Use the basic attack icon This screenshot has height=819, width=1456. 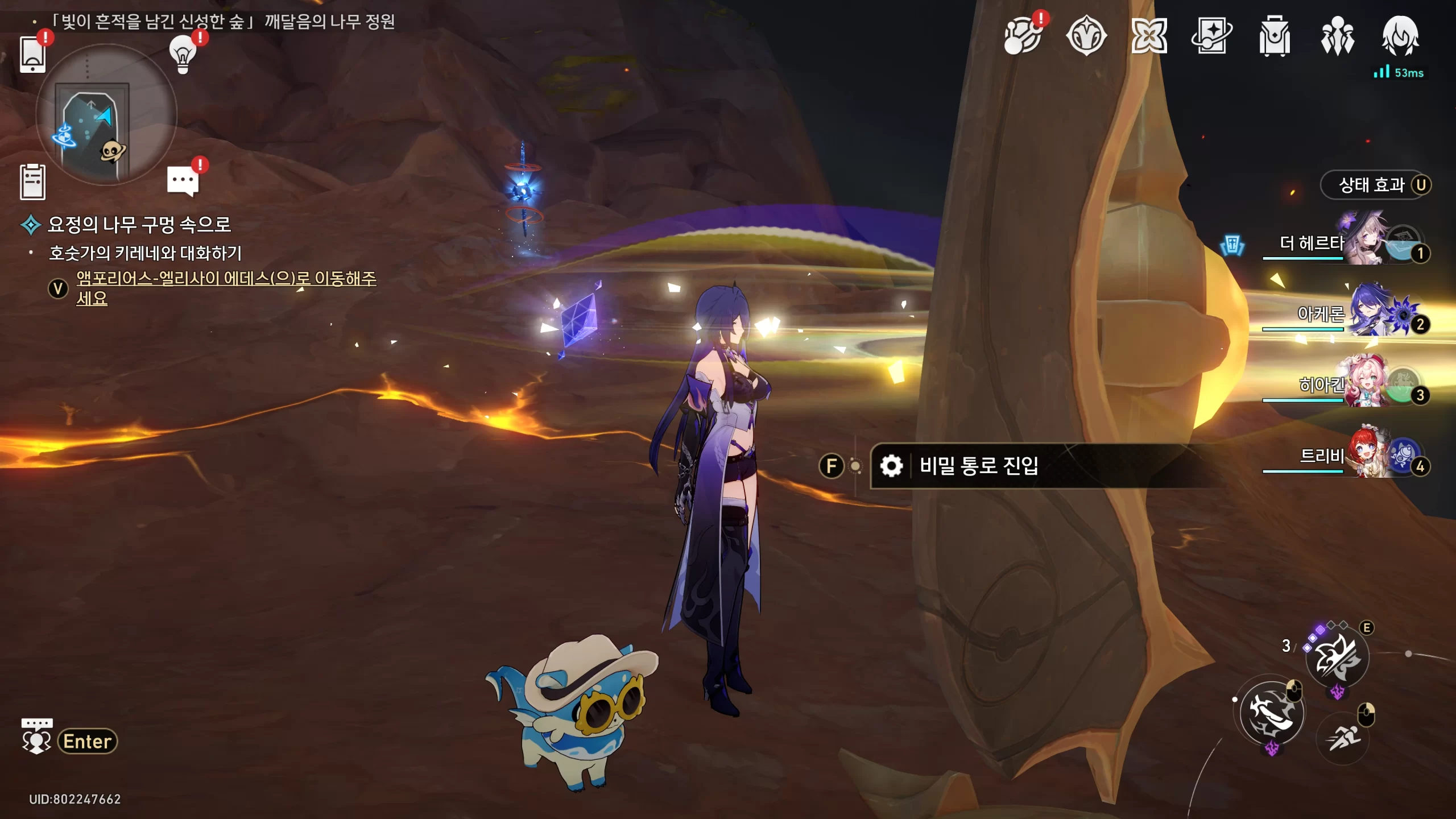pos(1272,713)
